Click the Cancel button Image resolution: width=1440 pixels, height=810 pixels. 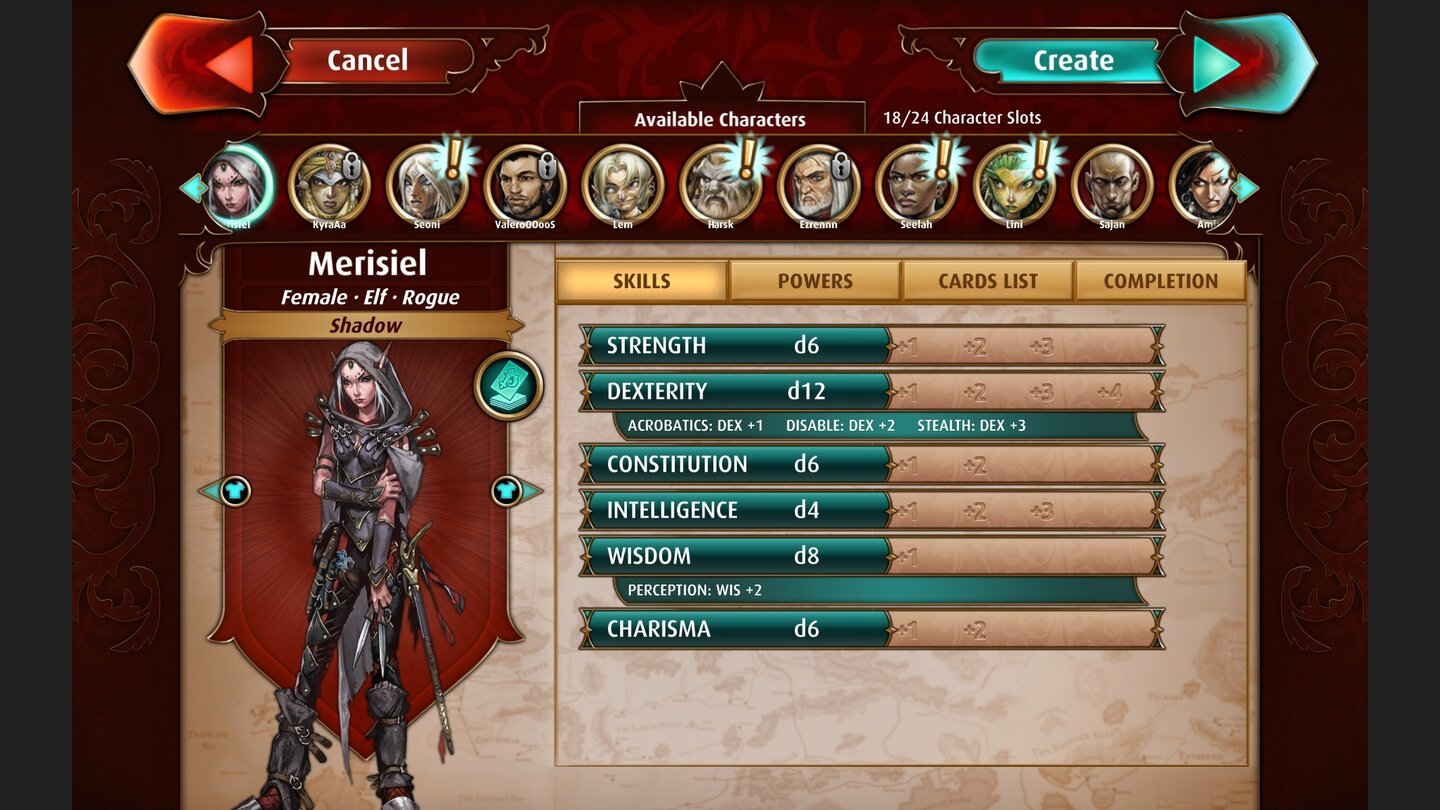[x=370, y=60]
